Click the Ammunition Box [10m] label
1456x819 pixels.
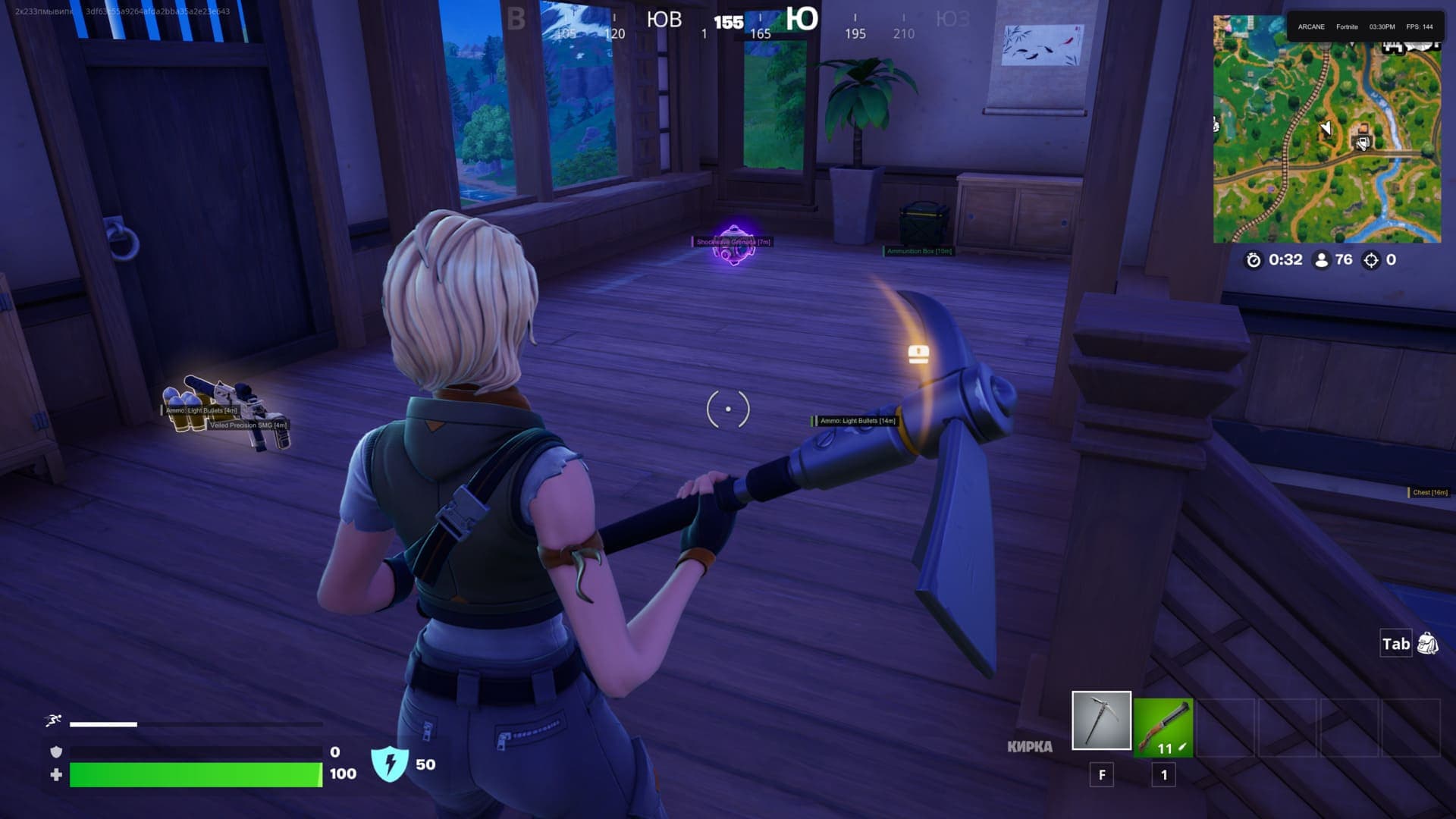pyautogui.click(x=919, y=252)
